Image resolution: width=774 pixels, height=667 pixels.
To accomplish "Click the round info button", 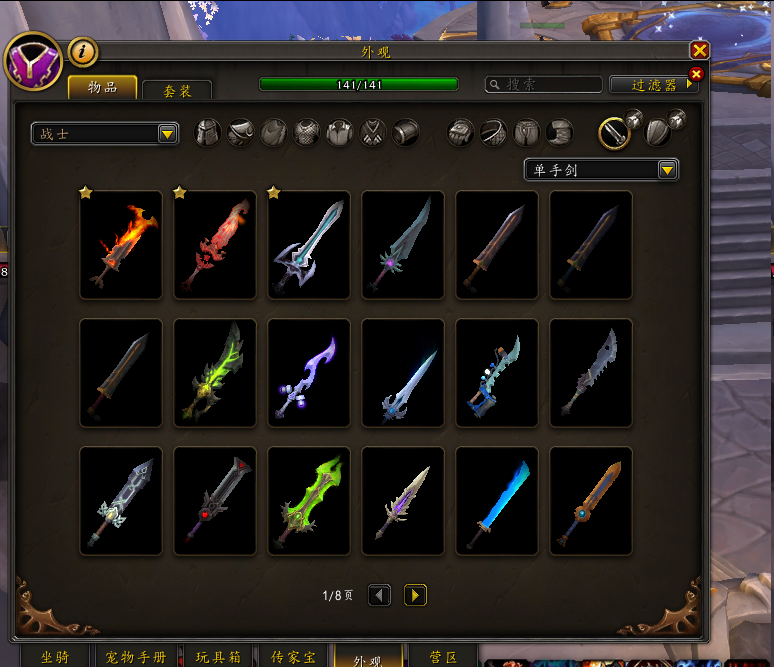I will point(83,51).
